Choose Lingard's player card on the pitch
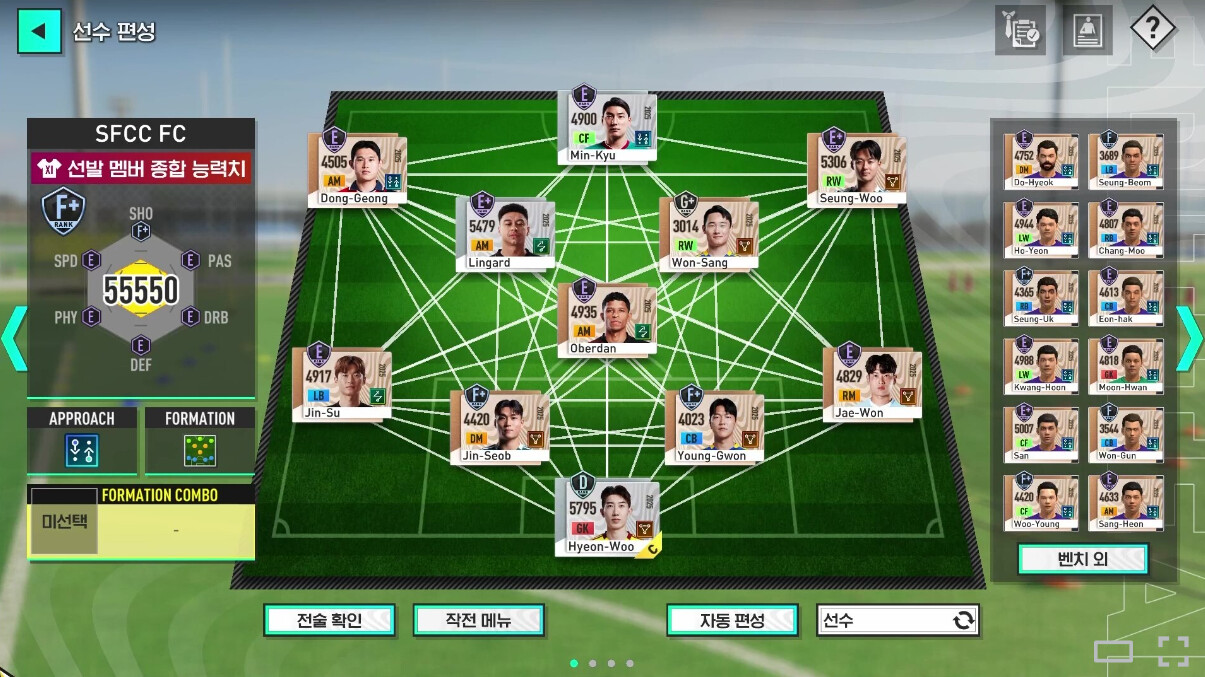This screenshot has width=1205, height=677. pyautogui.click(x=505, y=232)
